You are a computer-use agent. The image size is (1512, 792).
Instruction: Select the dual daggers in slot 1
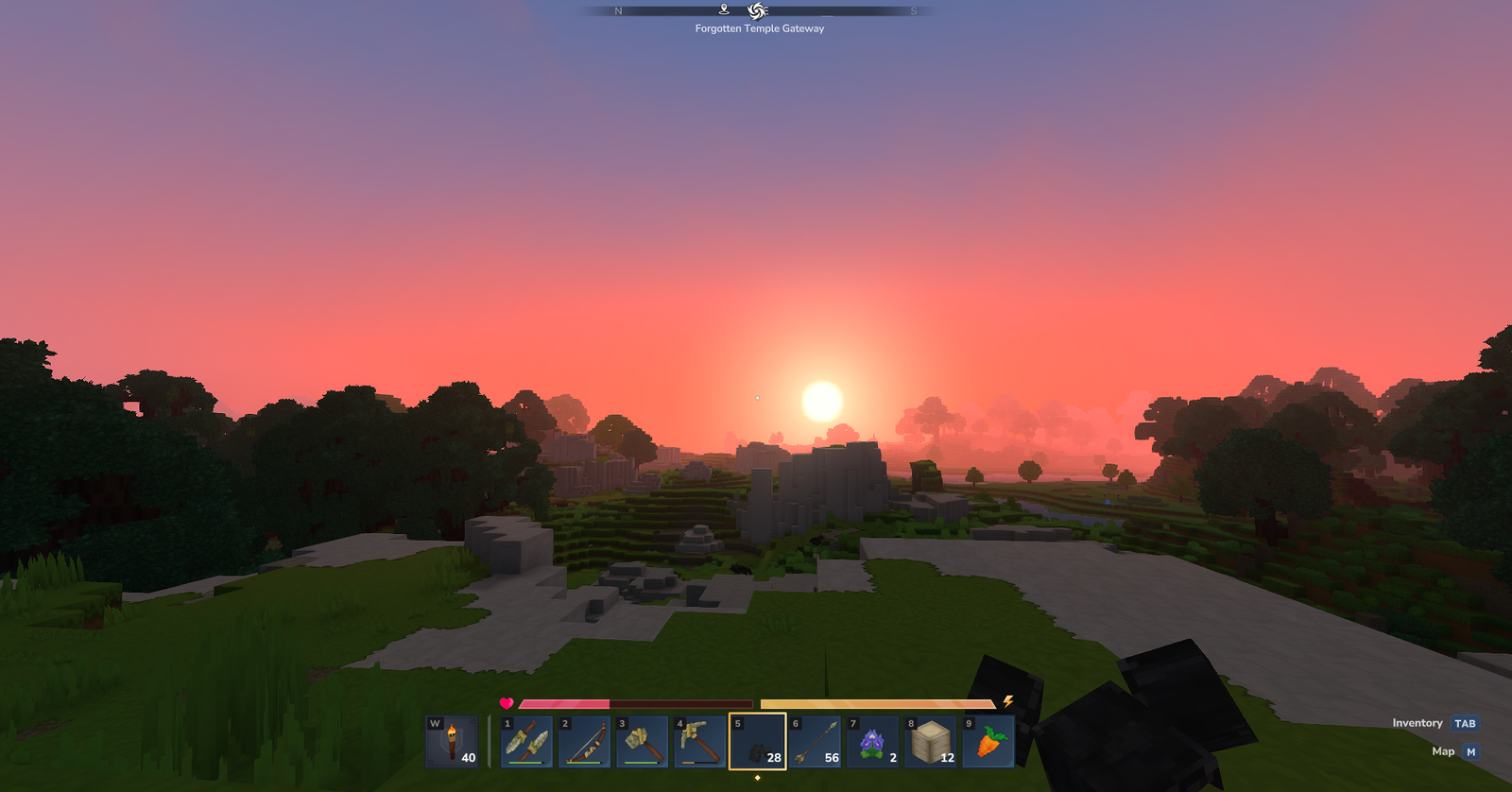pyautogui.click(x=526, y=742)
